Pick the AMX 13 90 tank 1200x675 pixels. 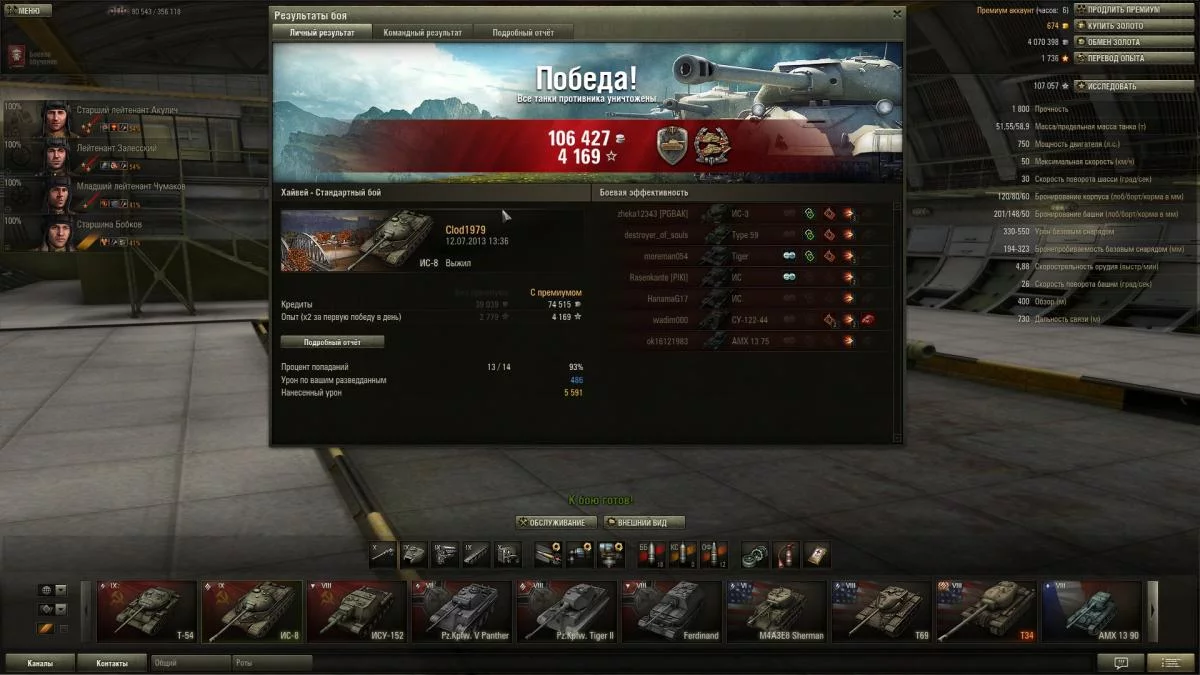click(x=1092, y=611)
